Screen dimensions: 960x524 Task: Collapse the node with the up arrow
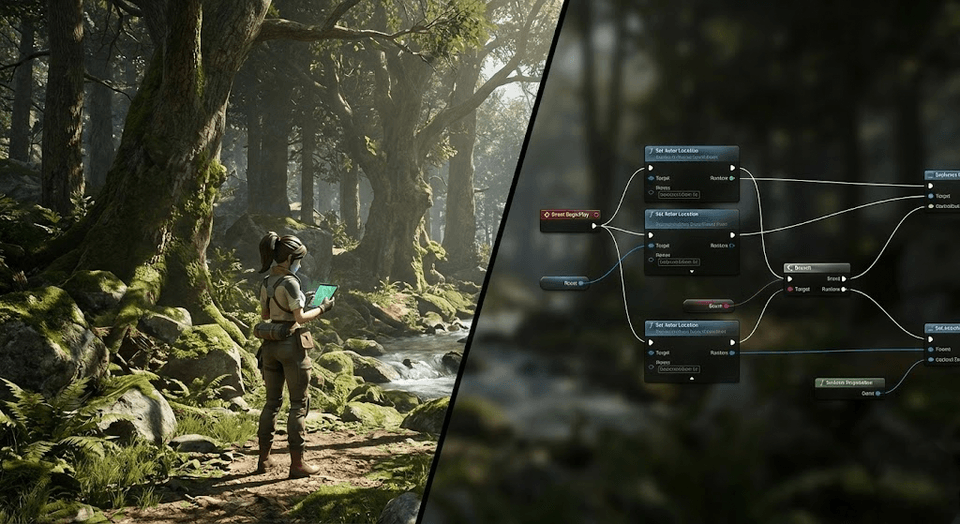[x=692, y=378]
